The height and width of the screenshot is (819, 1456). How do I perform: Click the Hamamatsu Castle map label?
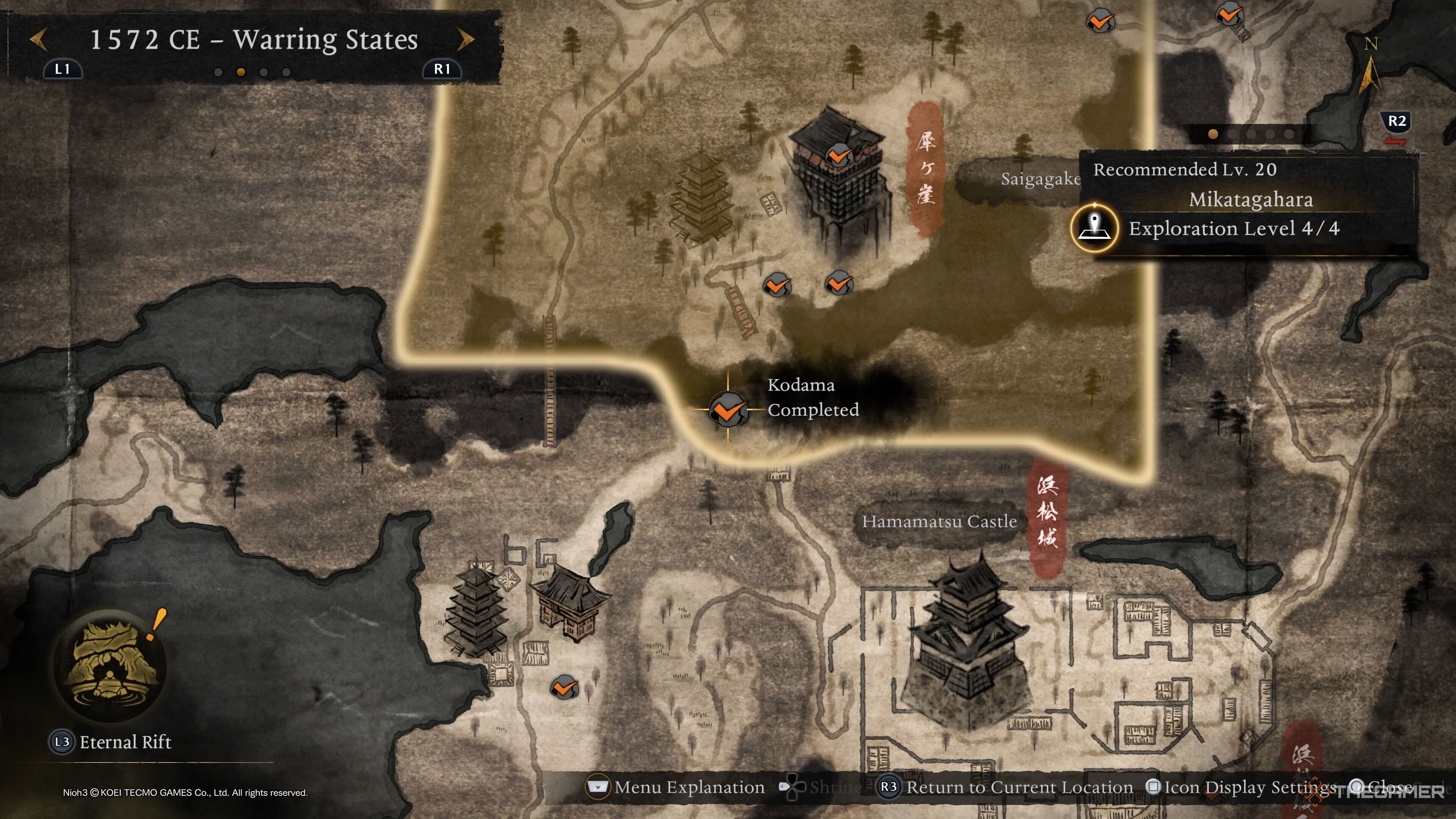tap(939, 521)
